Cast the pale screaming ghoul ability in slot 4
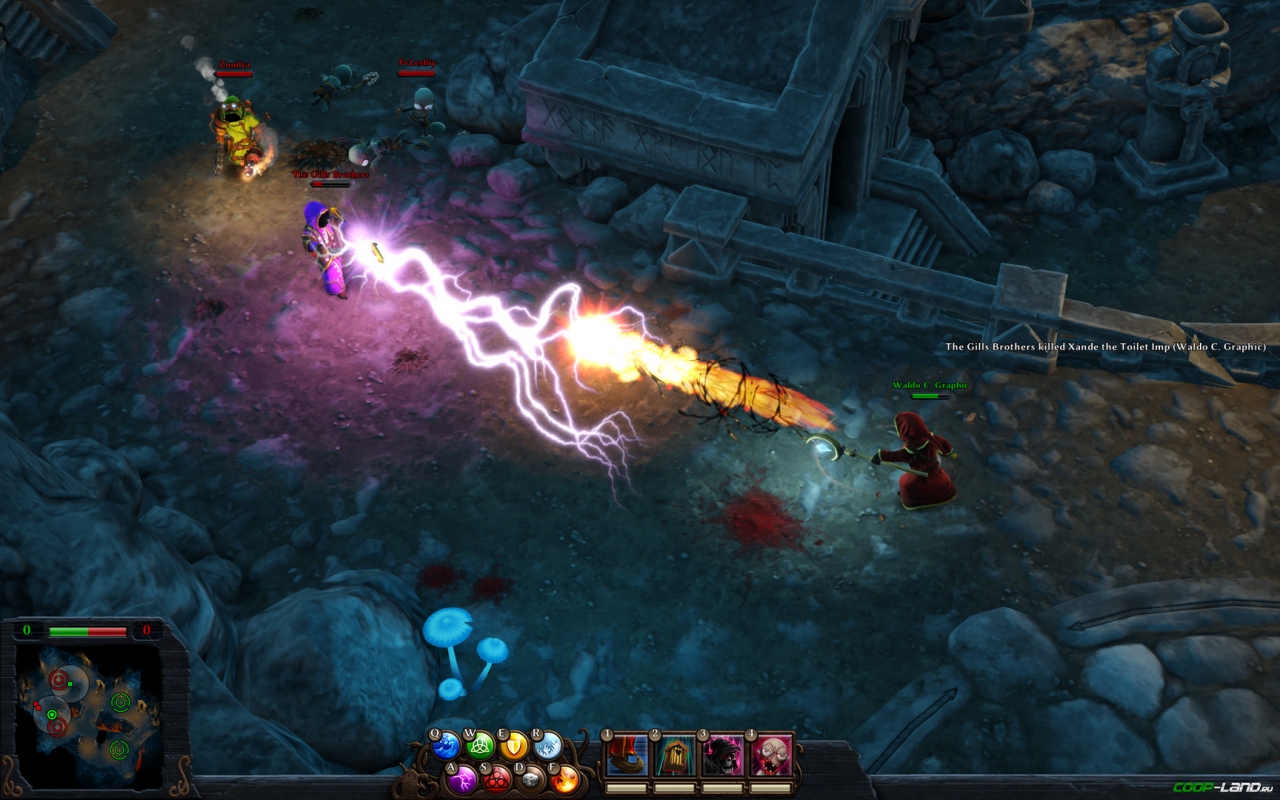 [x=769, y=755]
